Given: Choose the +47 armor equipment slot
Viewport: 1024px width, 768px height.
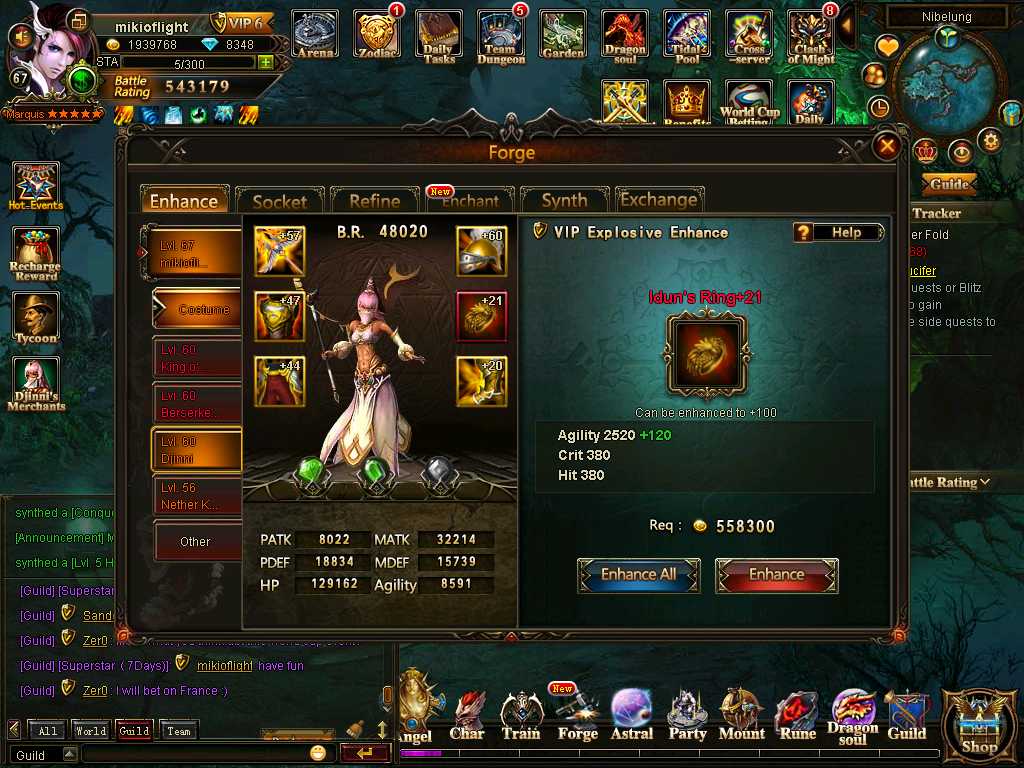Looking at the screenshot, I should [x=279, y=317].
